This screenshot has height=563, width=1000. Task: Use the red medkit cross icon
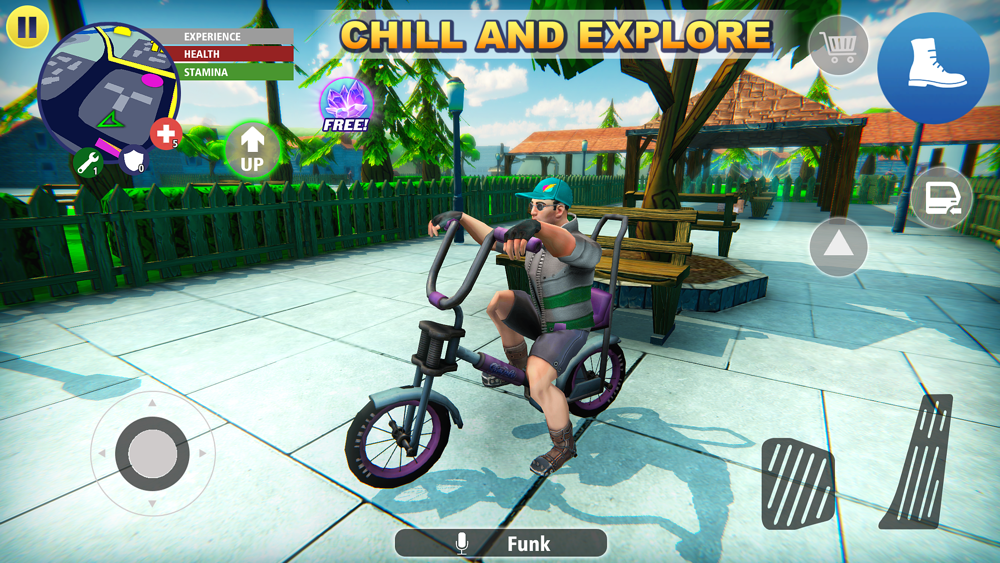pyautogui.click(x=165, y=133)
